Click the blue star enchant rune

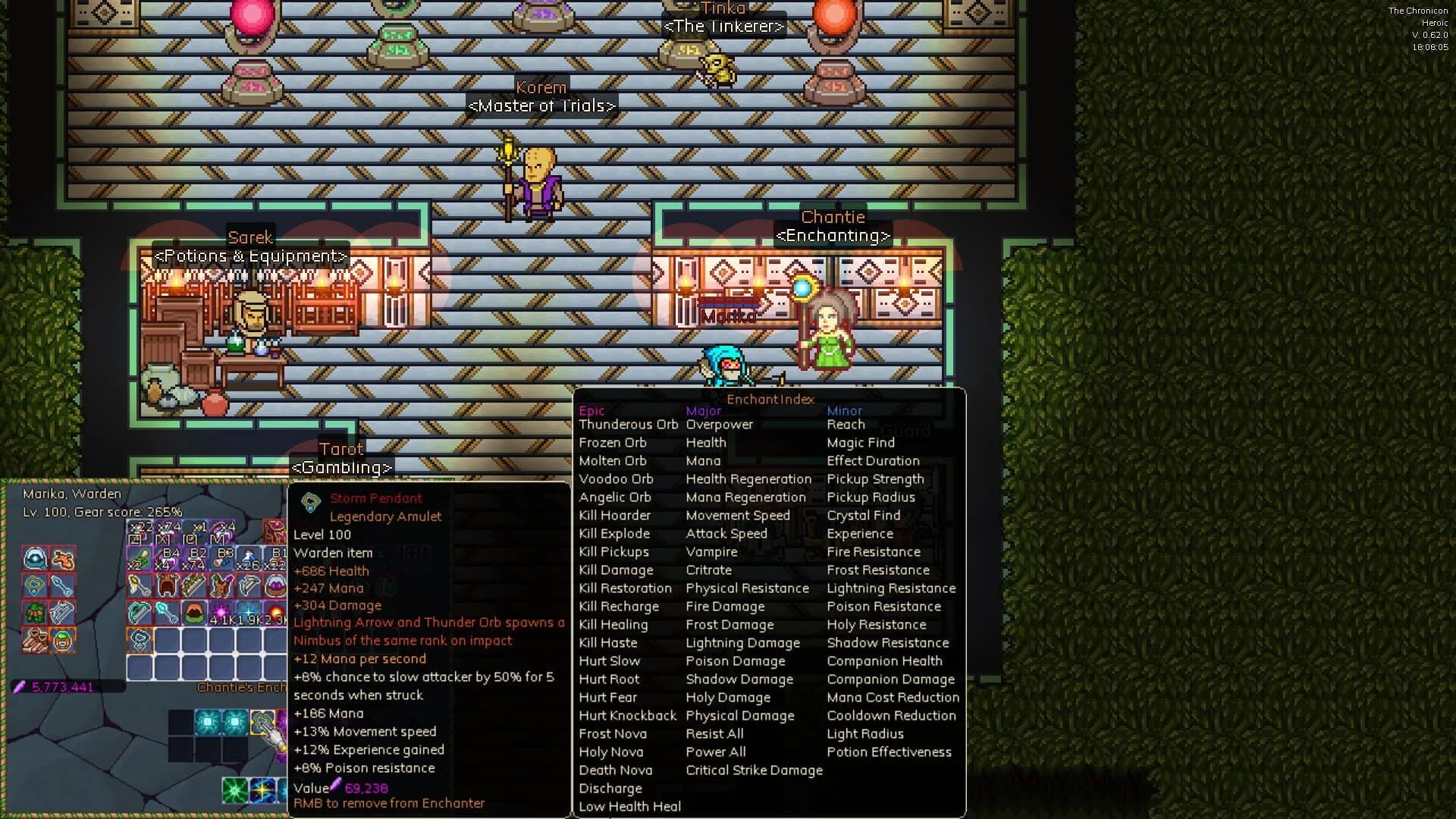(263, 789)
